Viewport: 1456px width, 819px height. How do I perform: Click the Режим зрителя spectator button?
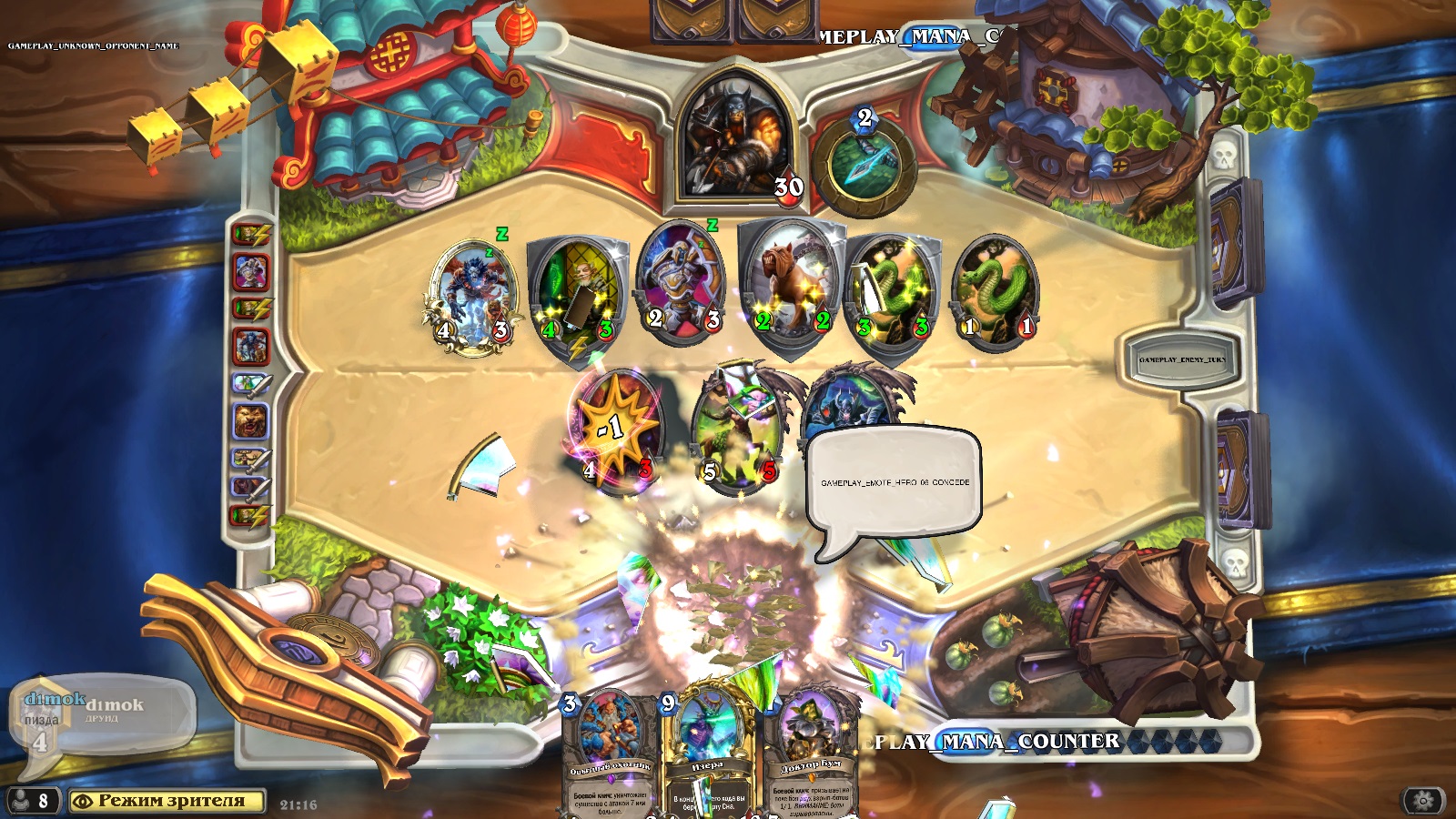tap(167, 801)
